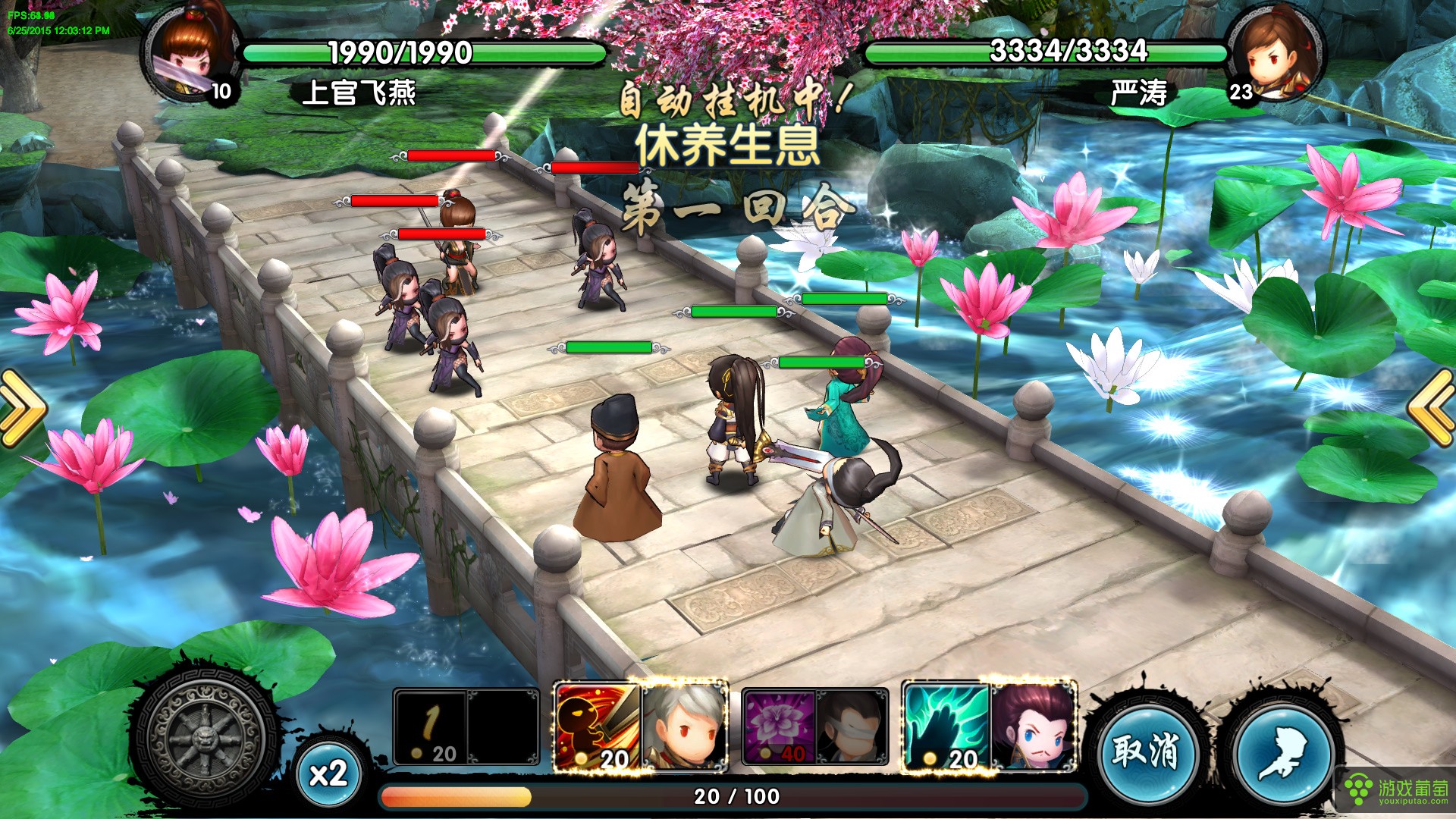Select 严涛's level 23 avatar
This screenshot has height=819, width=1456.
point(1276,55)
